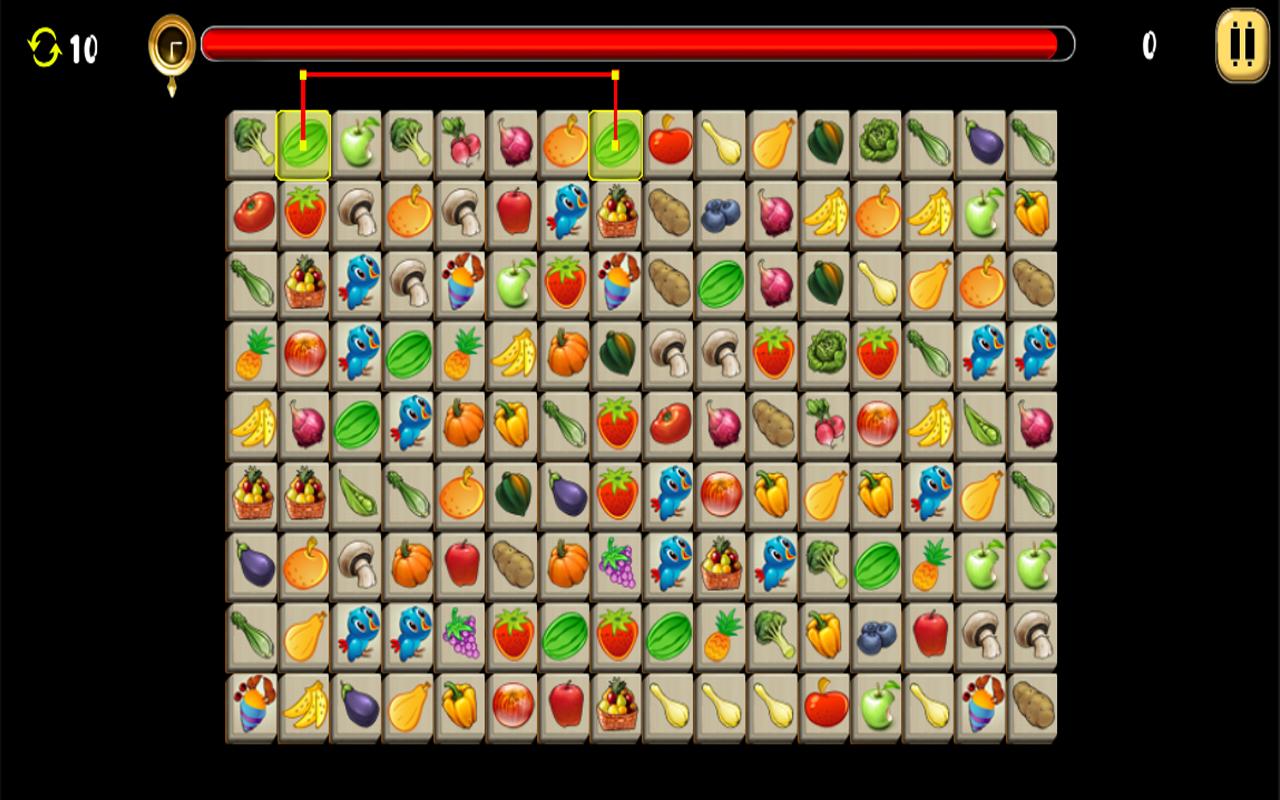Image resolution: width=1280 pixels, height=800 pixels.
Task: Click the score counter showing zero
Action: pos(1148,43)
